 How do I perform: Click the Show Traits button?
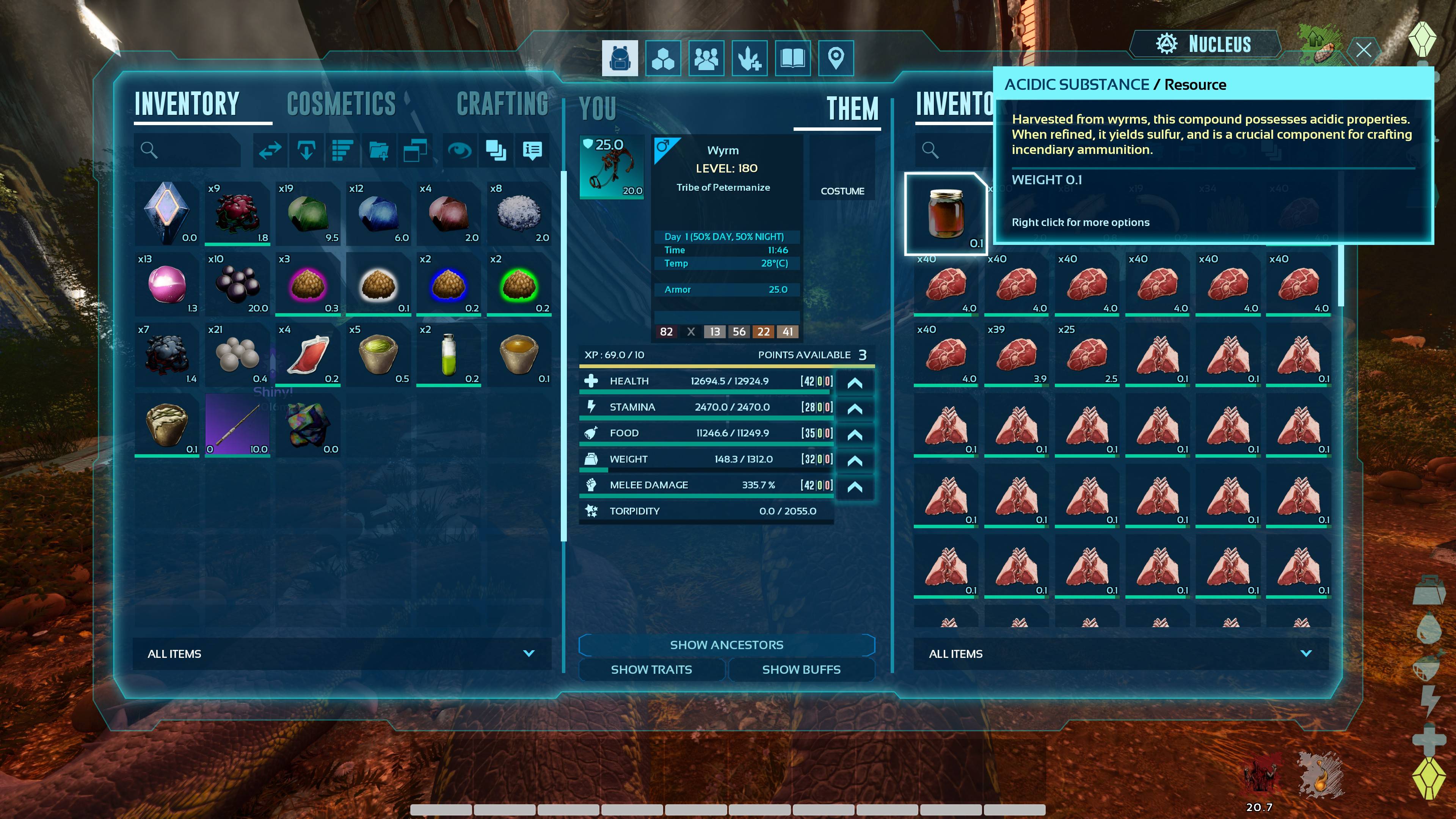651,670
